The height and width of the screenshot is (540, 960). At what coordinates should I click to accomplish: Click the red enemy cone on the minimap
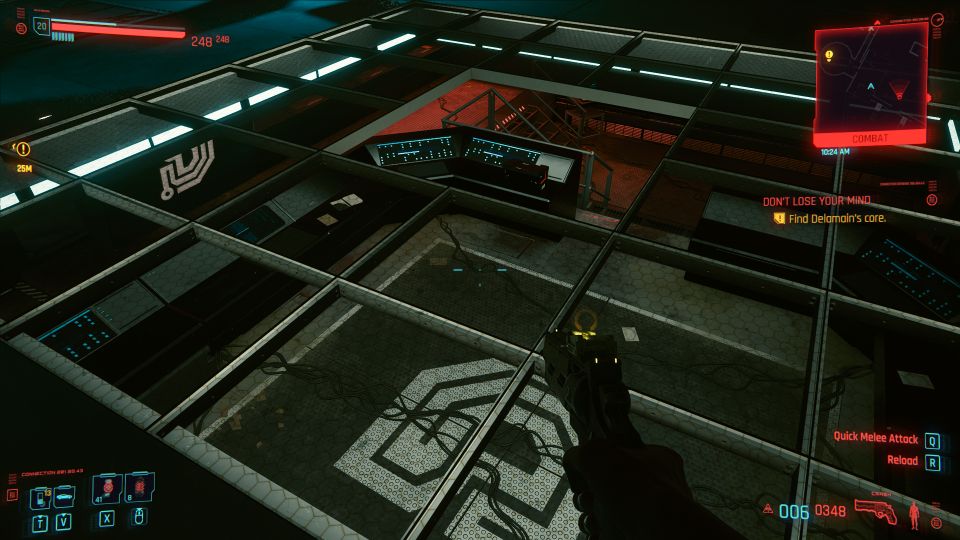897,92
